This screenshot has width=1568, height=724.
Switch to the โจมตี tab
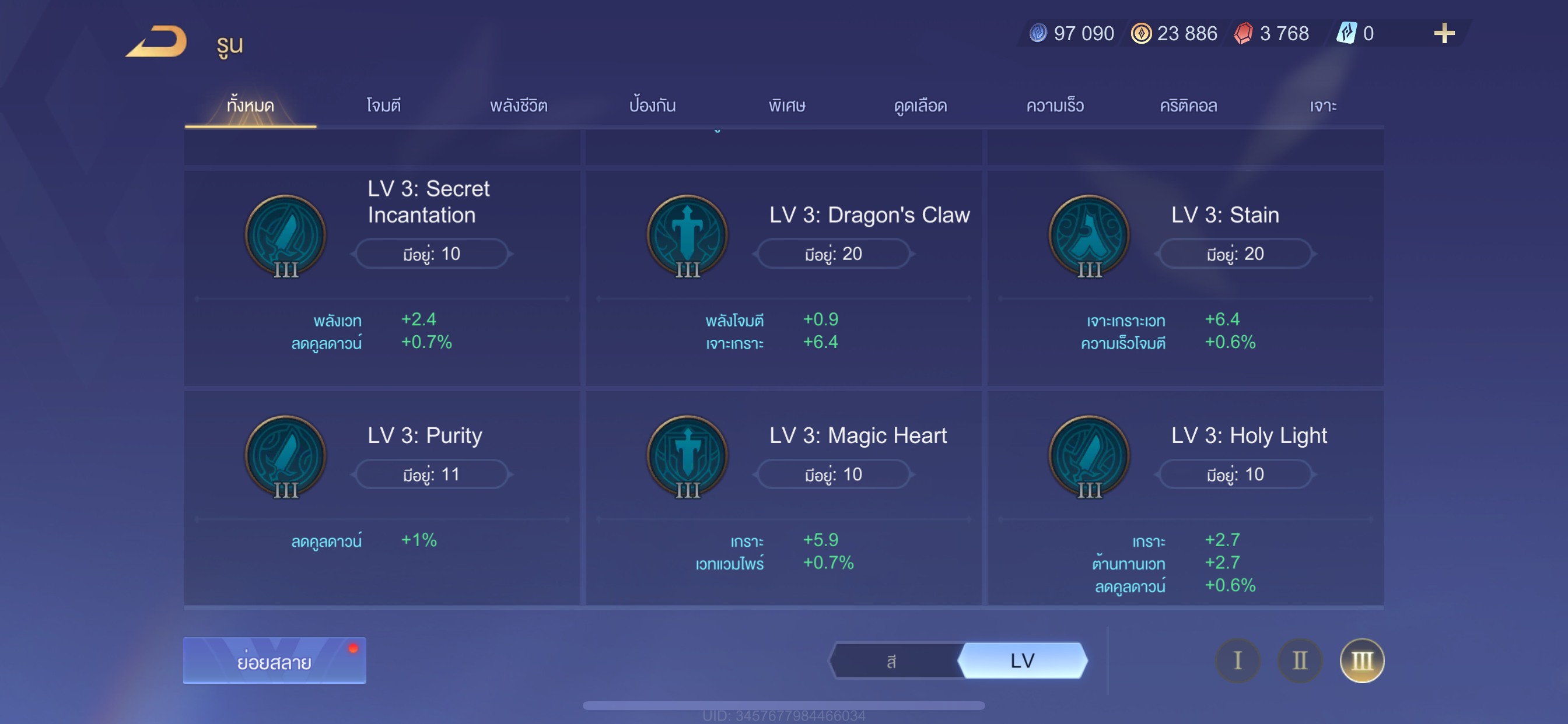(x=383, y=106)
